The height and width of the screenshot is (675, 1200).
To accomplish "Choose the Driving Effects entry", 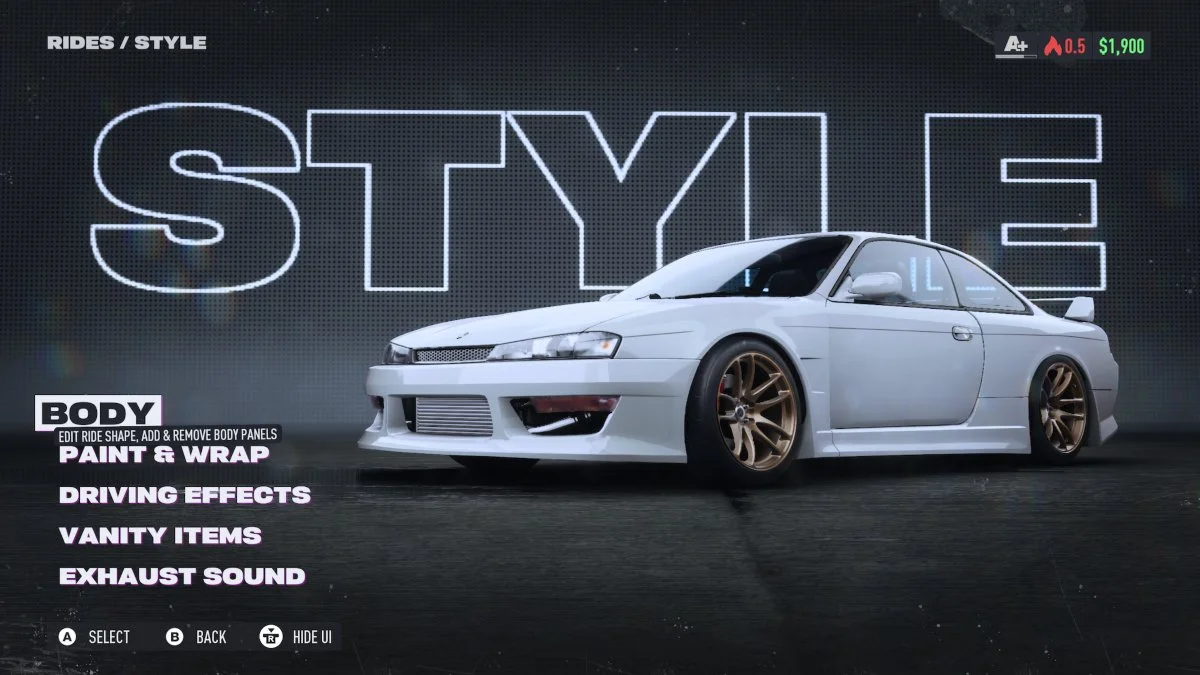I will click(184, 495).
